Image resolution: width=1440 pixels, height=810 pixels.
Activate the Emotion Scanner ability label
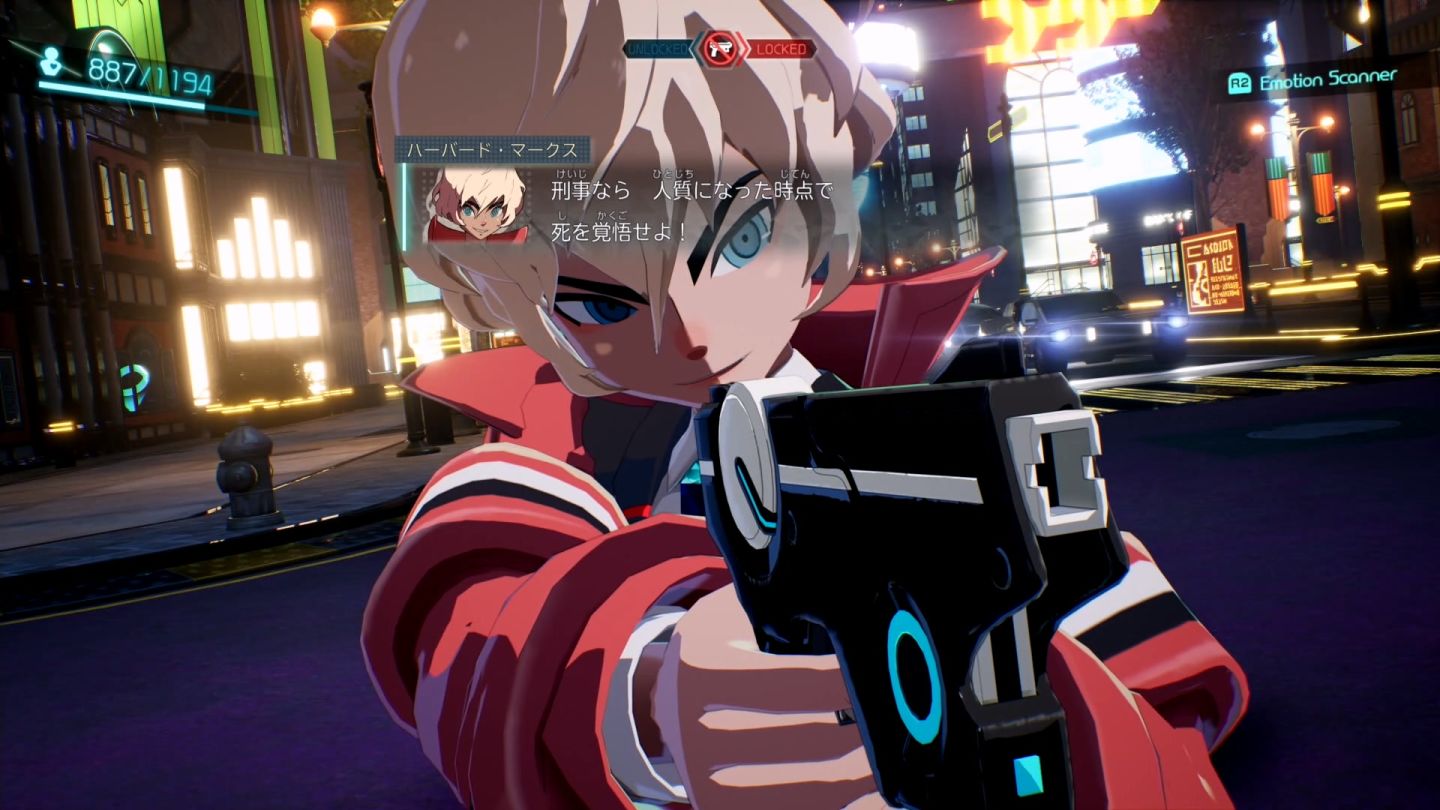1327,80
